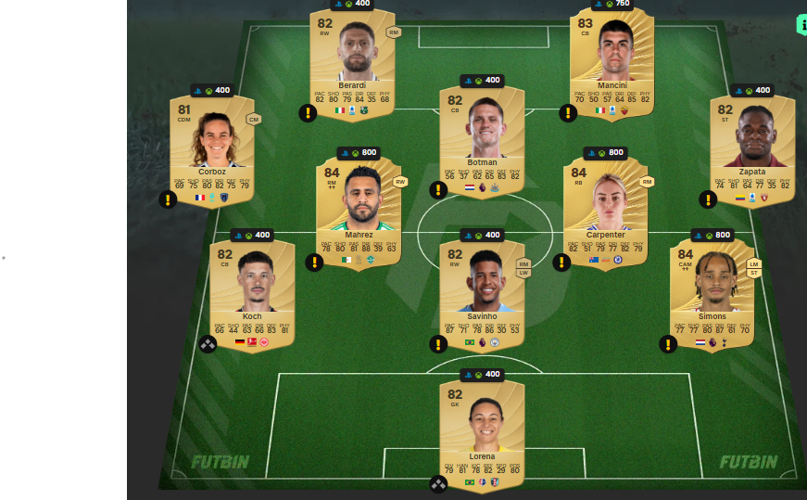Click the warning icon beside Carpenter
The image size is (807, 500).
562,262
